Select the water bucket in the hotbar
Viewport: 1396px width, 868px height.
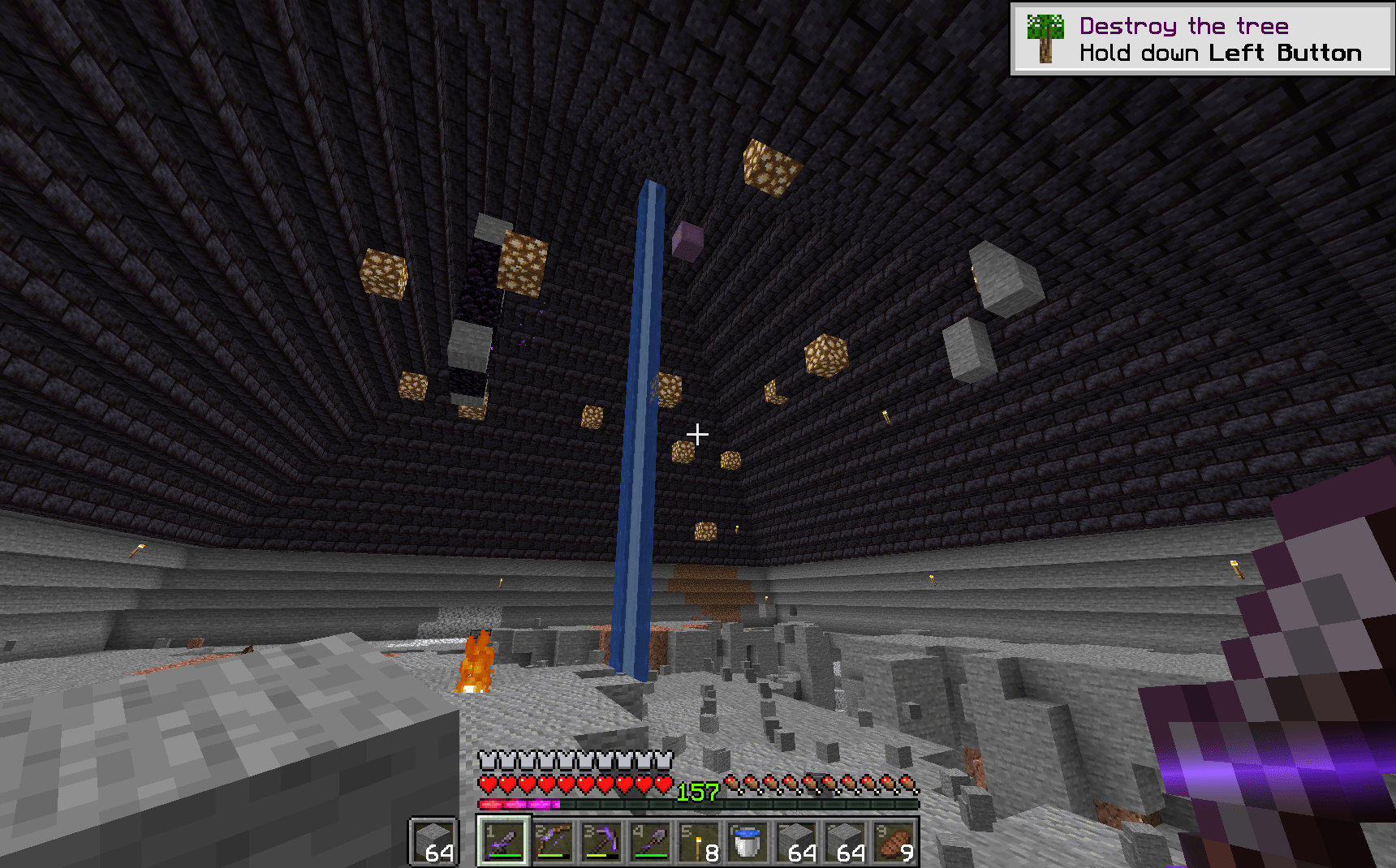click(748, 842)
